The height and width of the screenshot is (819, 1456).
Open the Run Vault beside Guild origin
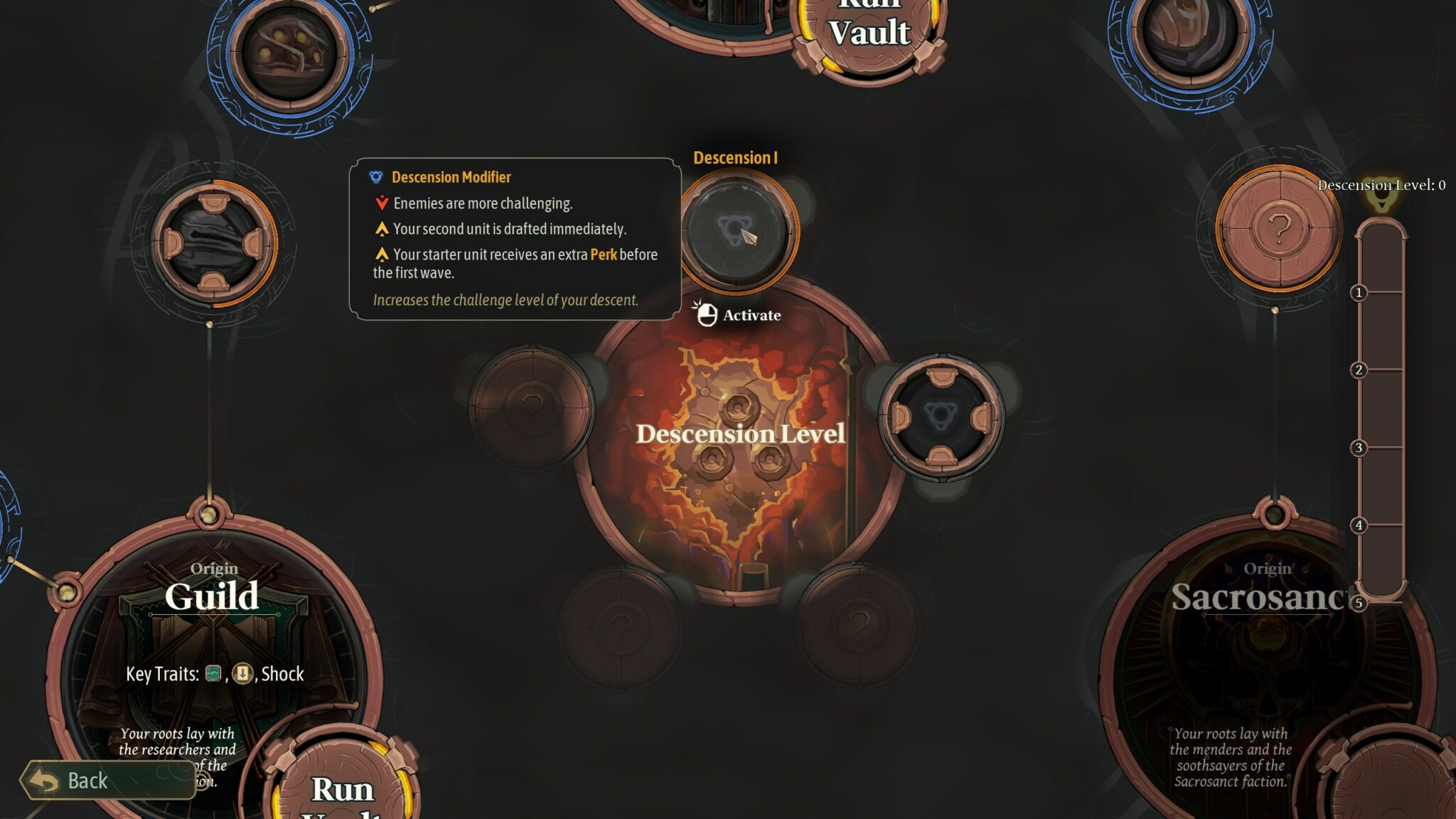point(342,786)
